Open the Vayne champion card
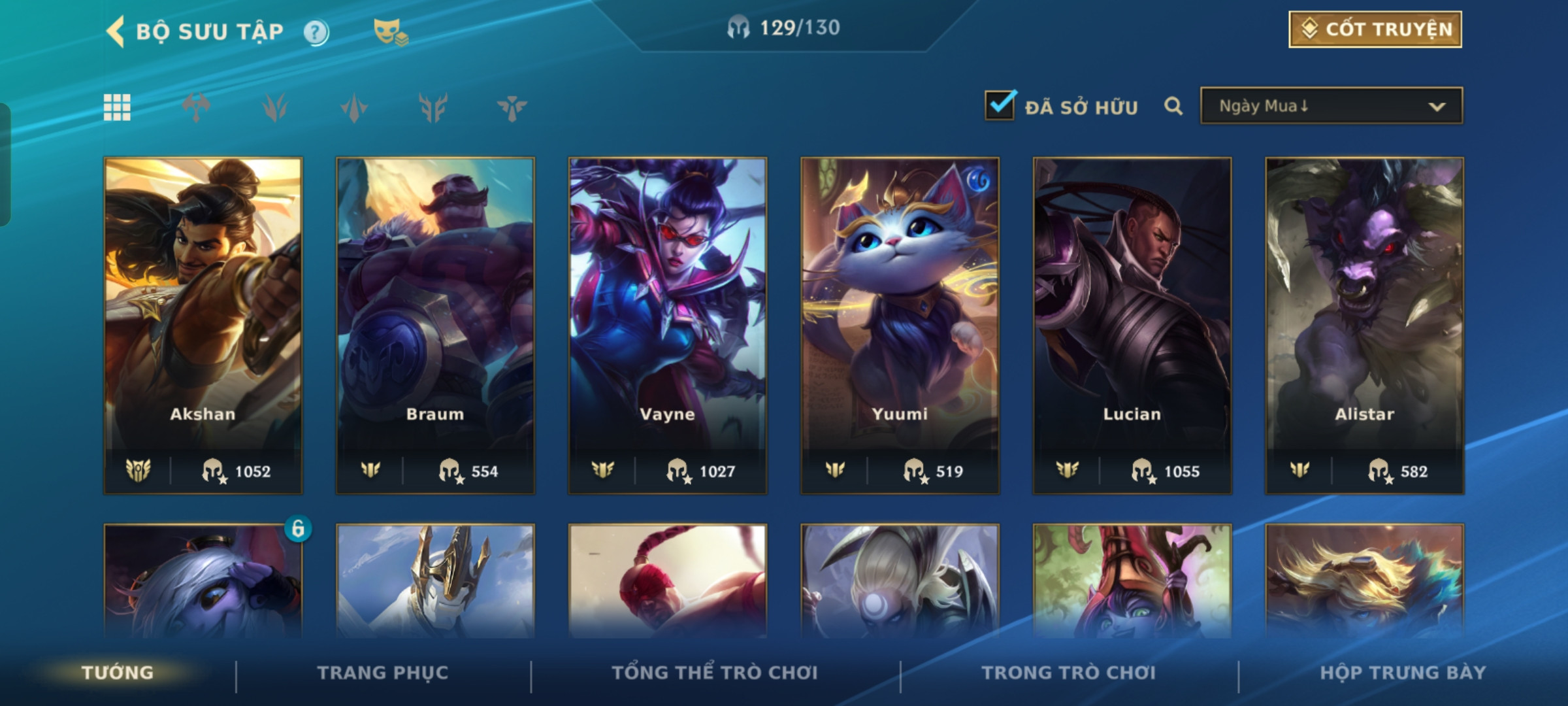The height and width of the screenshot is (706, 1568). (667, 325)
